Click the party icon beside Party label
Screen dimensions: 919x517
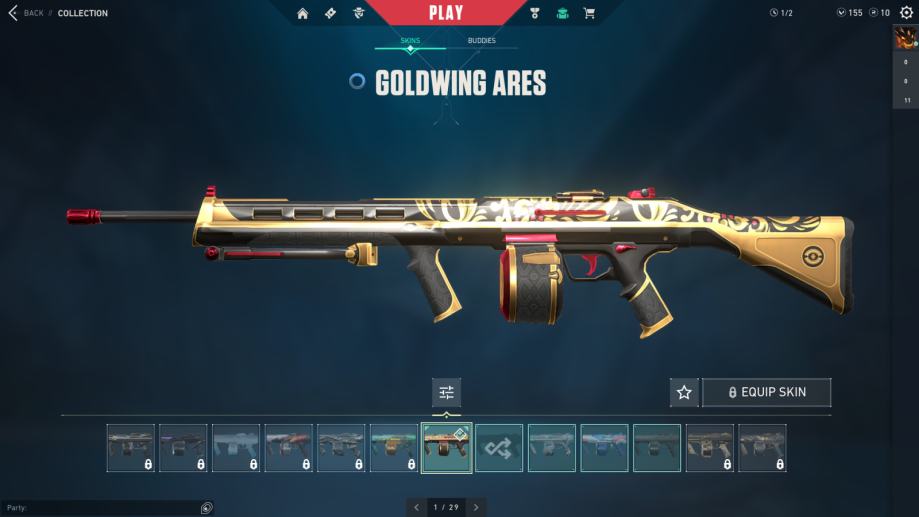(x=206, y=508)
